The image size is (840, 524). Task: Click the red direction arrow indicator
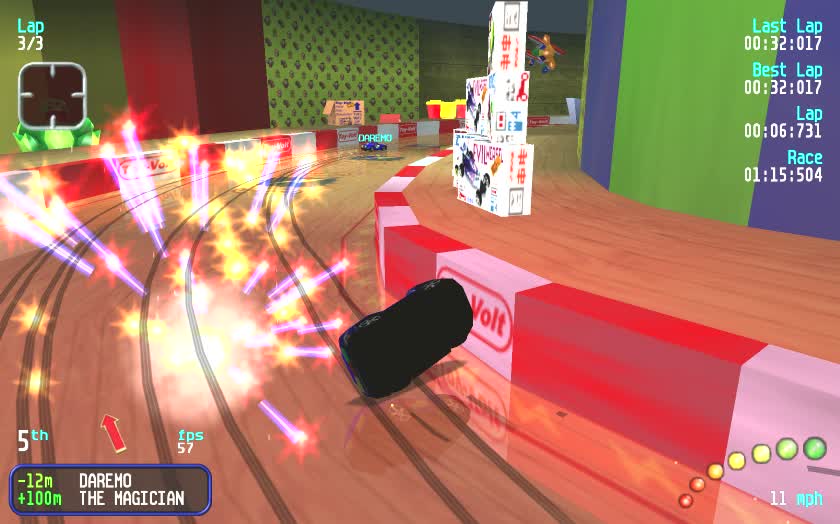(113, 433)
